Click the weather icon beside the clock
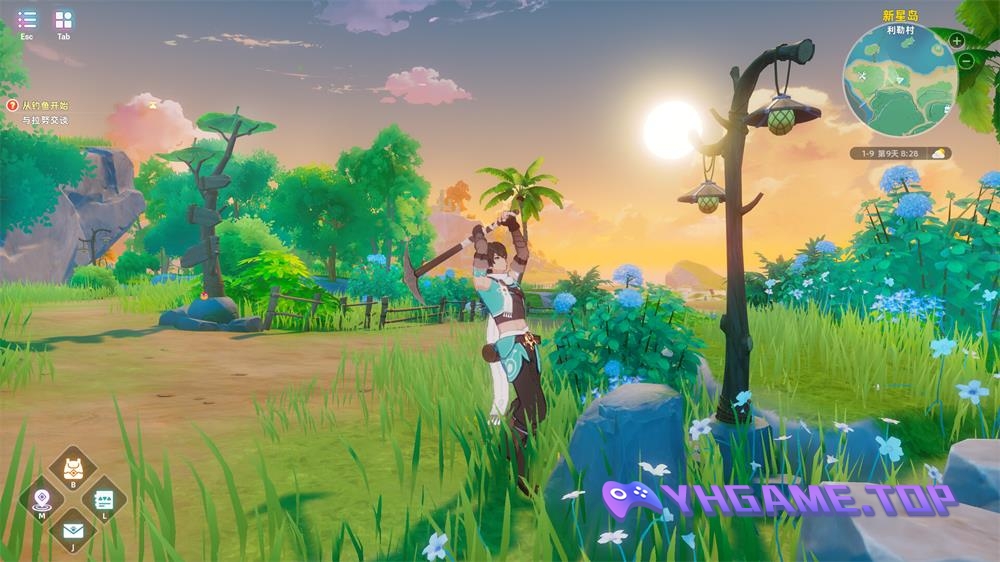 point(939,154)
